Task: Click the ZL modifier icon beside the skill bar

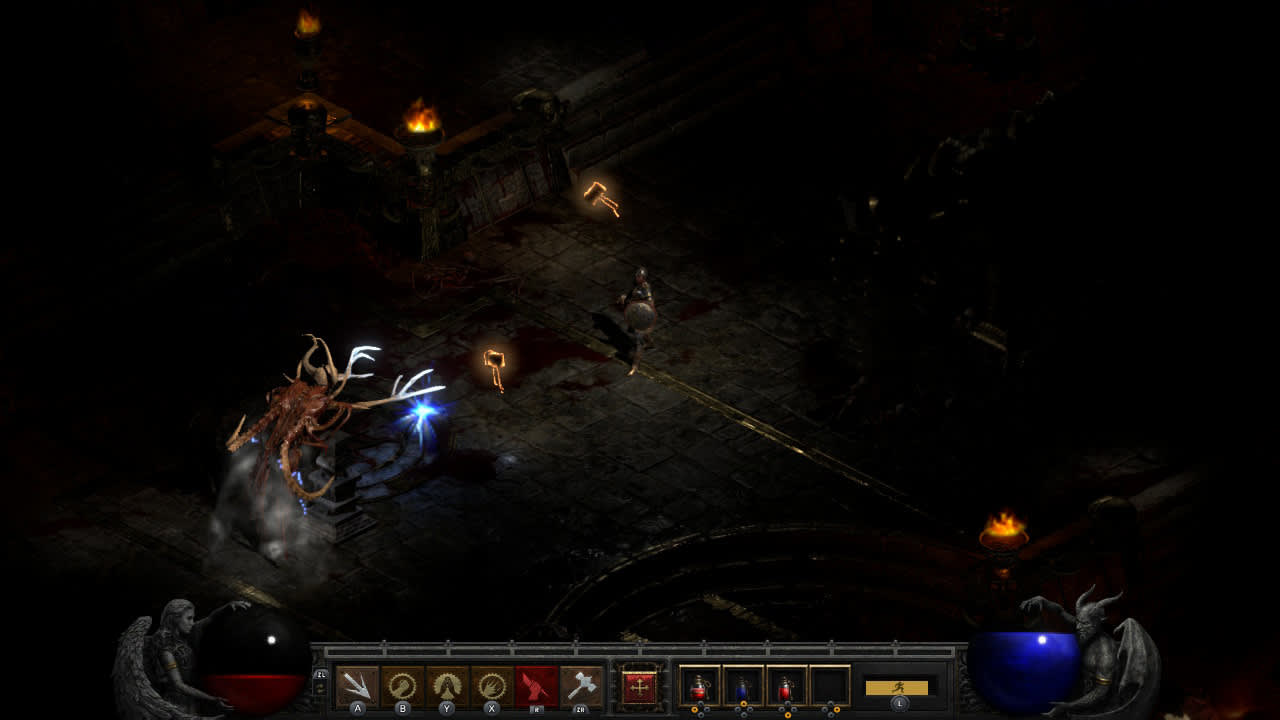Action: (x=322, y=675)
